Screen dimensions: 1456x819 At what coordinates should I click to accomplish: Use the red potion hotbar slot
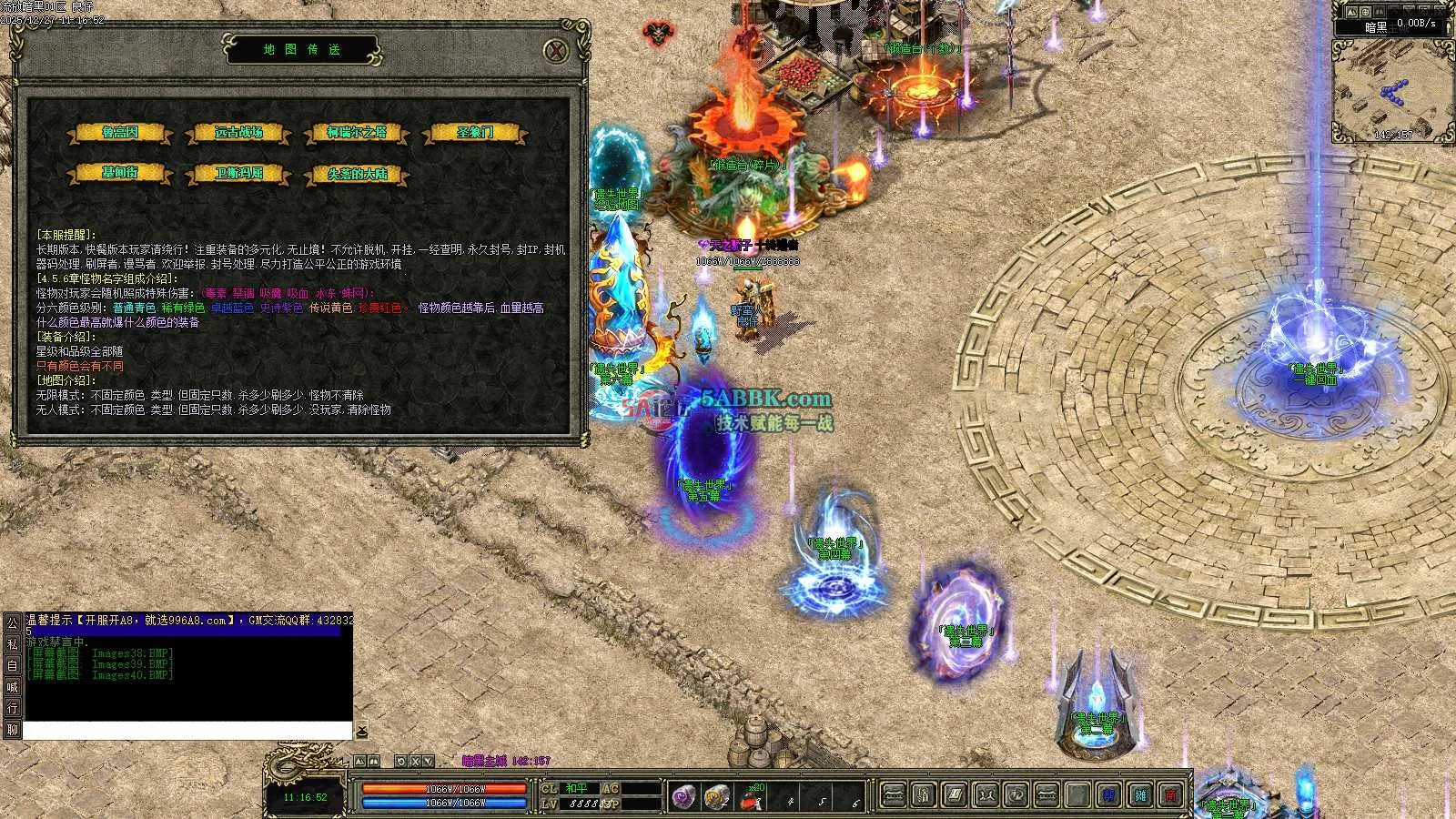(751, 799)
